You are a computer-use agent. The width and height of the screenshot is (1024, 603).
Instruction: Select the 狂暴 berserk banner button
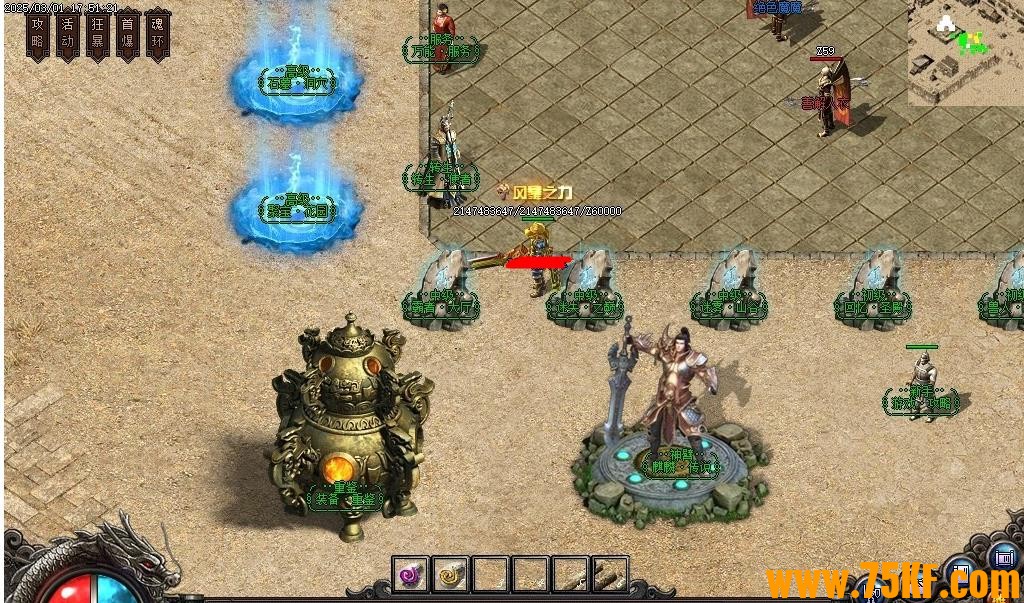click(x=98, y=35)
